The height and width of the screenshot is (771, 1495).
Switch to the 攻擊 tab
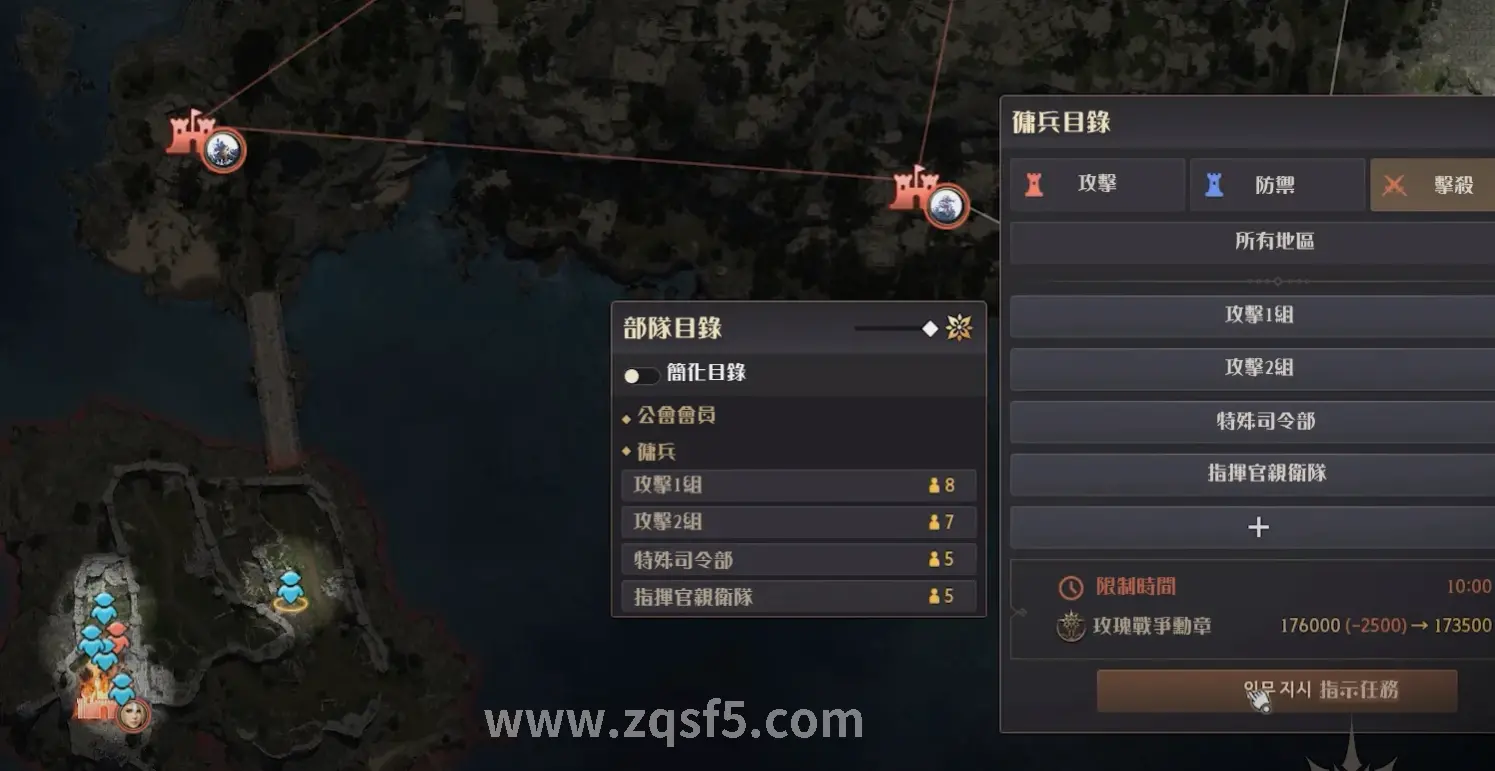[1097, 184]
